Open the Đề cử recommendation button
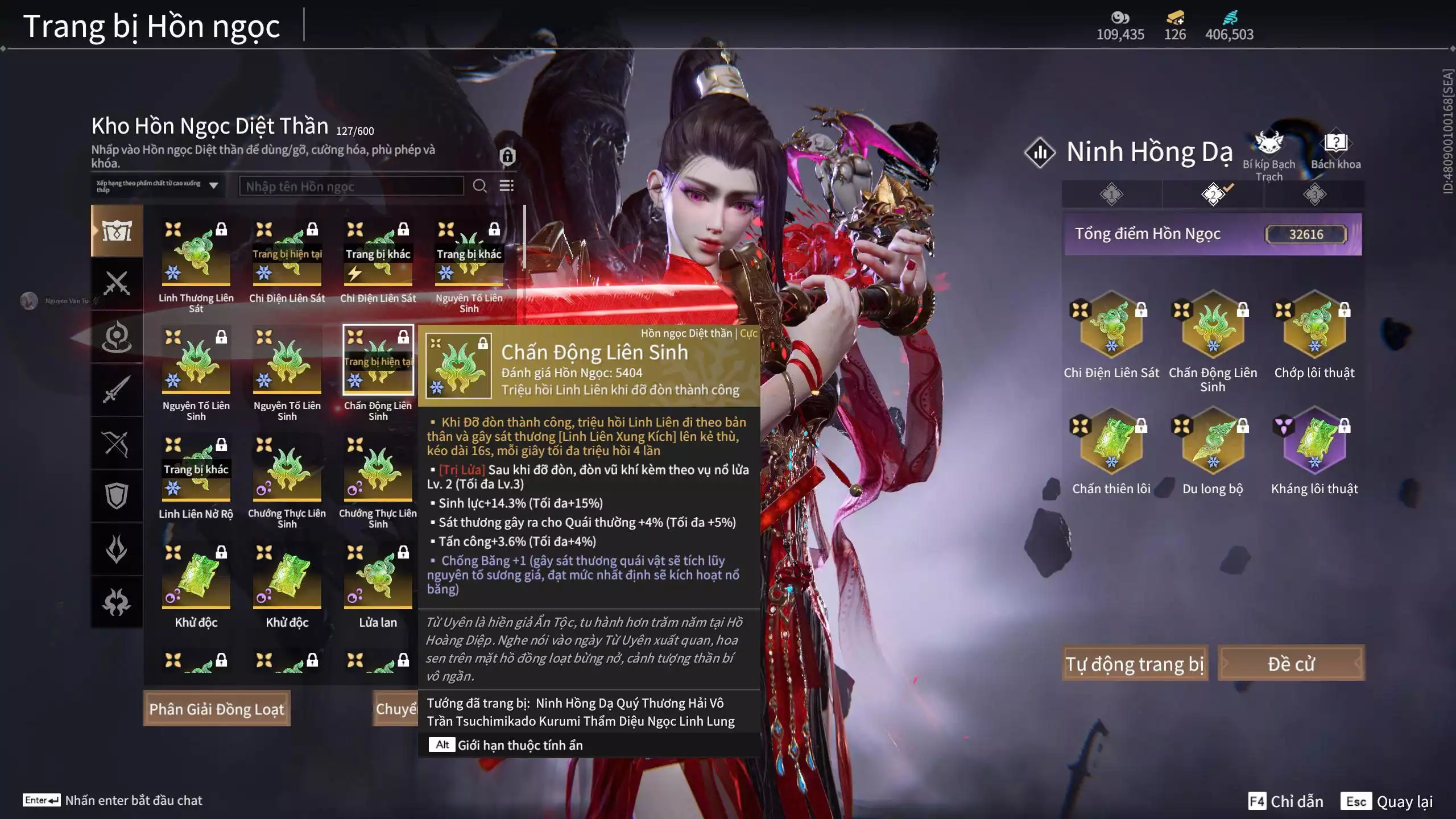1456x819 pixels. [x=1291, y=663]
